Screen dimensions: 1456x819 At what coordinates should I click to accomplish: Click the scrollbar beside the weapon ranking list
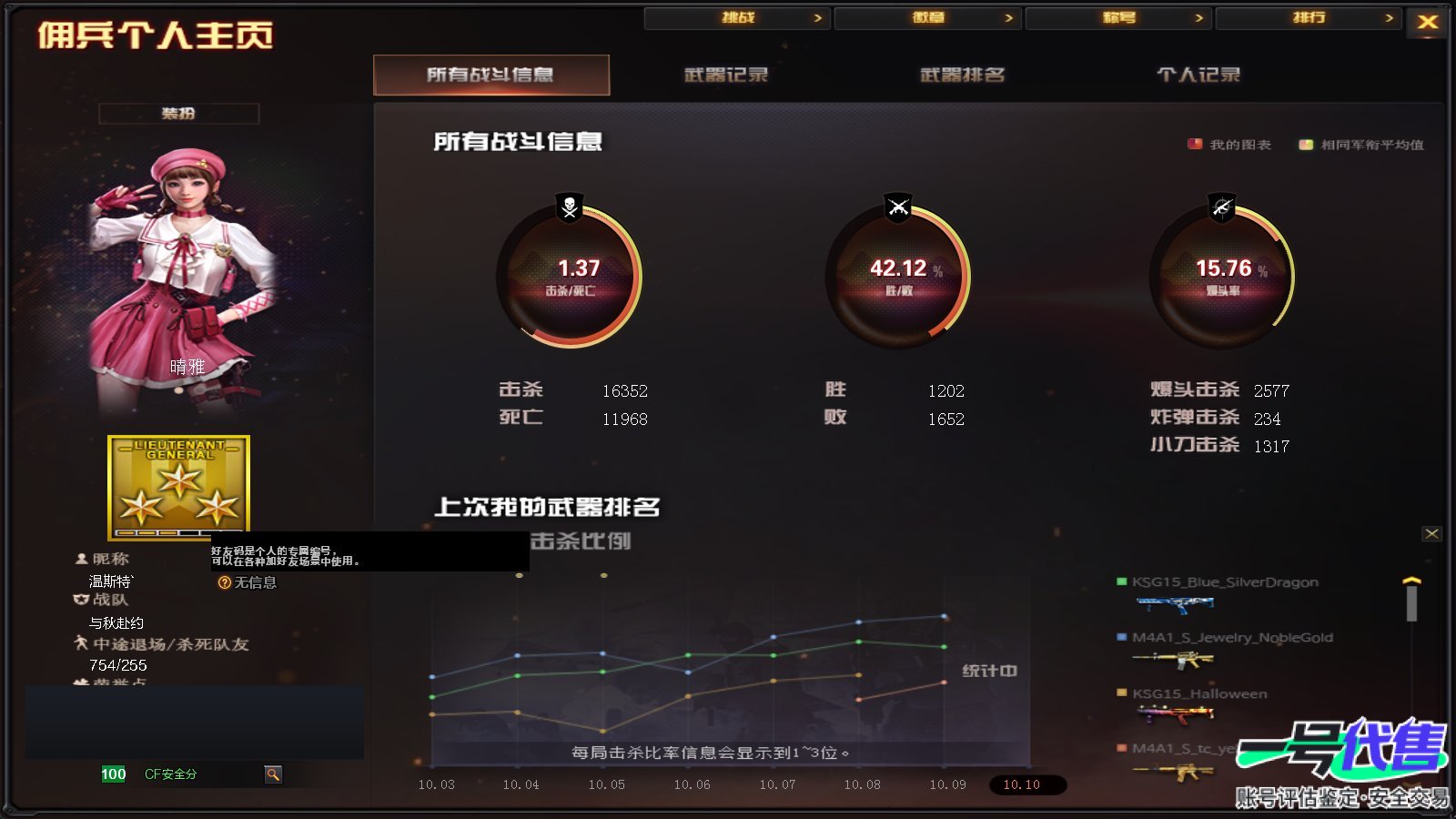(x=1412, y=601)
